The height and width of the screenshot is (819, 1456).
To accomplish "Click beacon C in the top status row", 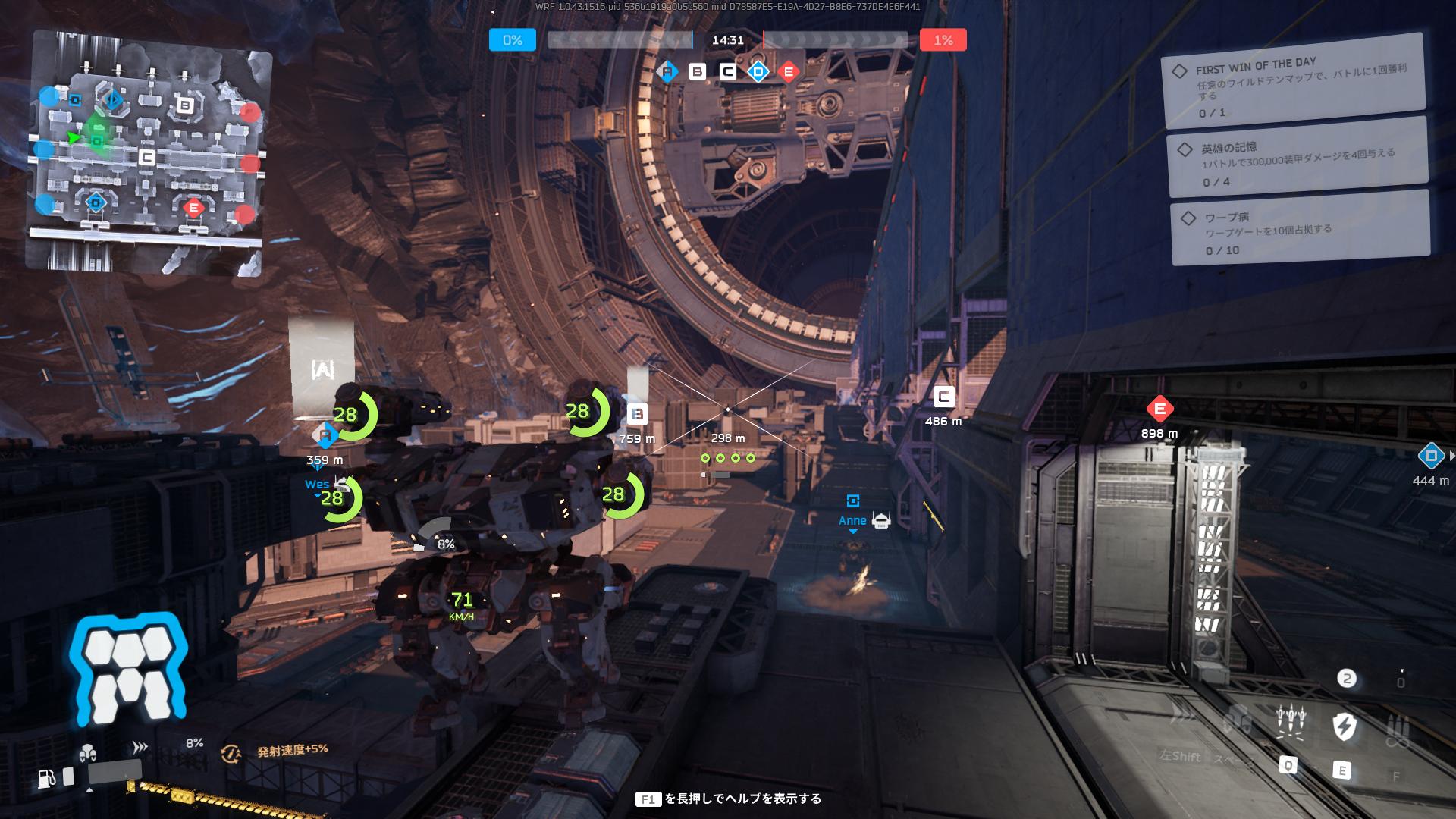I will click(x=728, y=72).
